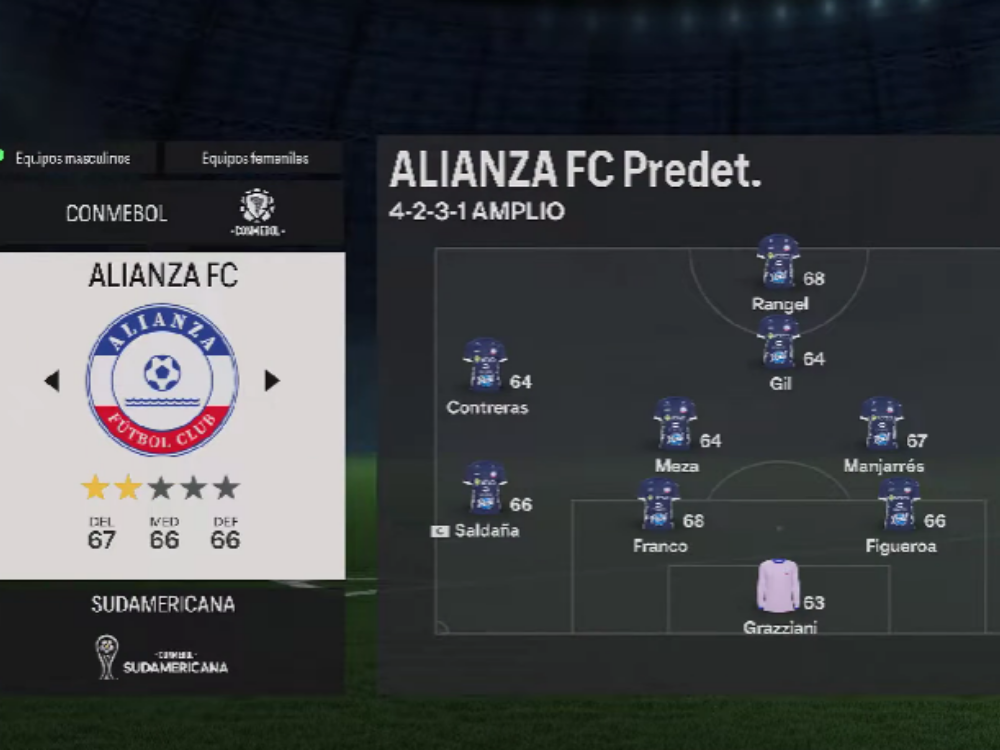The height and width of the screenshot is (750, 1000).
Task: Switch to the Equipos femeninos tab
Action: point(254,158)
